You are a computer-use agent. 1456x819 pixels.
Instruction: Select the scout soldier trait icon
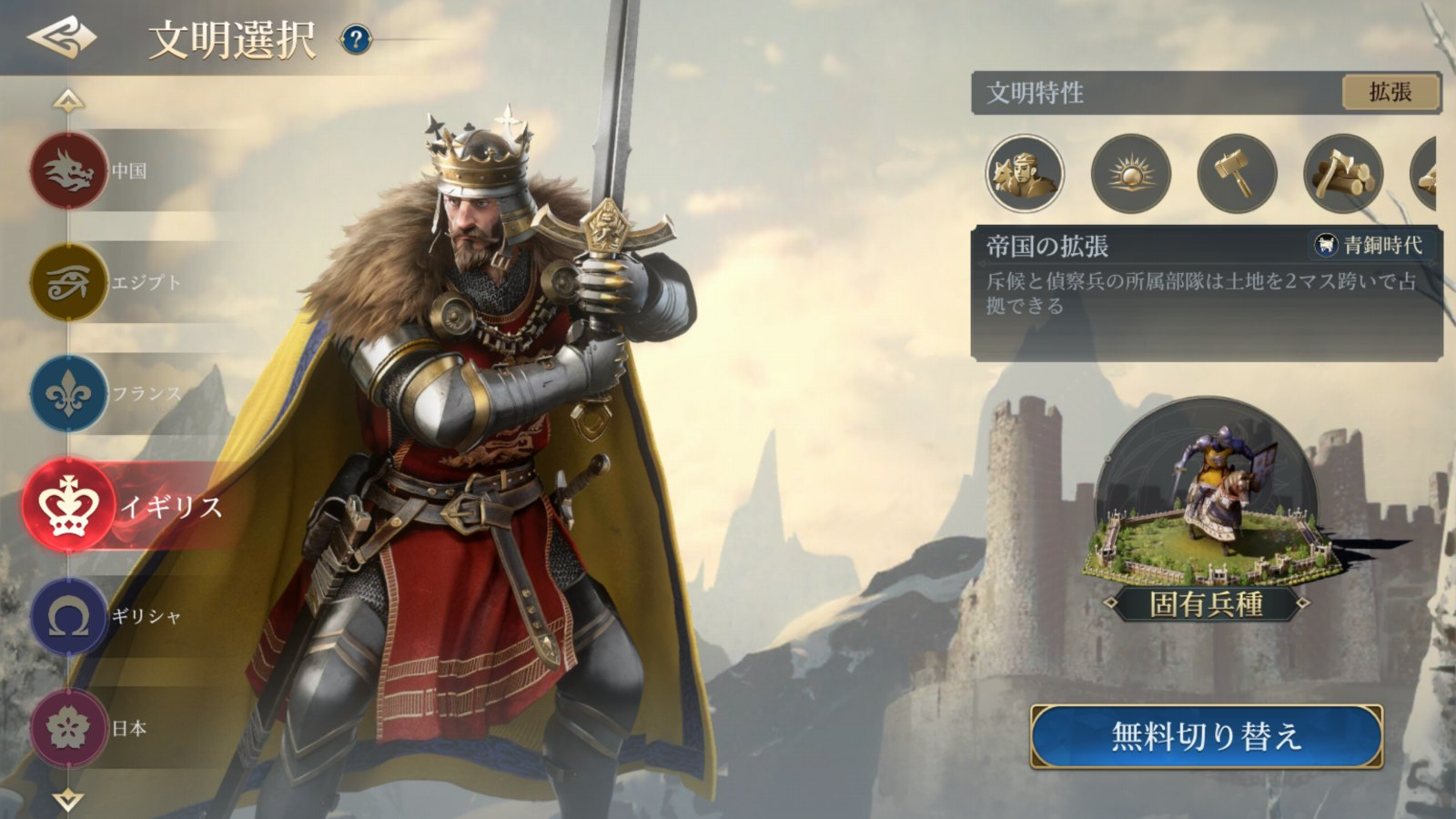[1025, 173]
